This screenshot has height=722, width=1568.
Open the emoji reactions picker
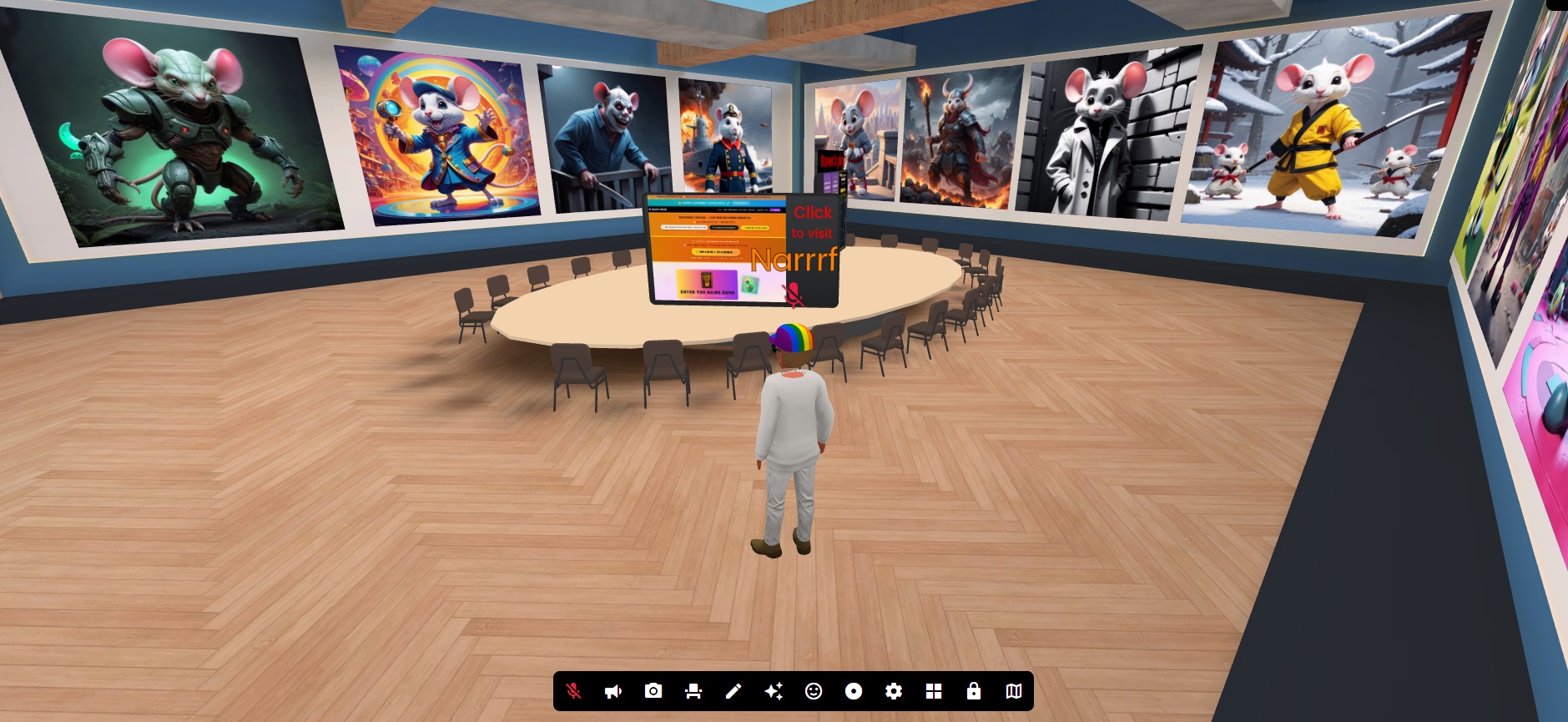click(x=815, y=690)
